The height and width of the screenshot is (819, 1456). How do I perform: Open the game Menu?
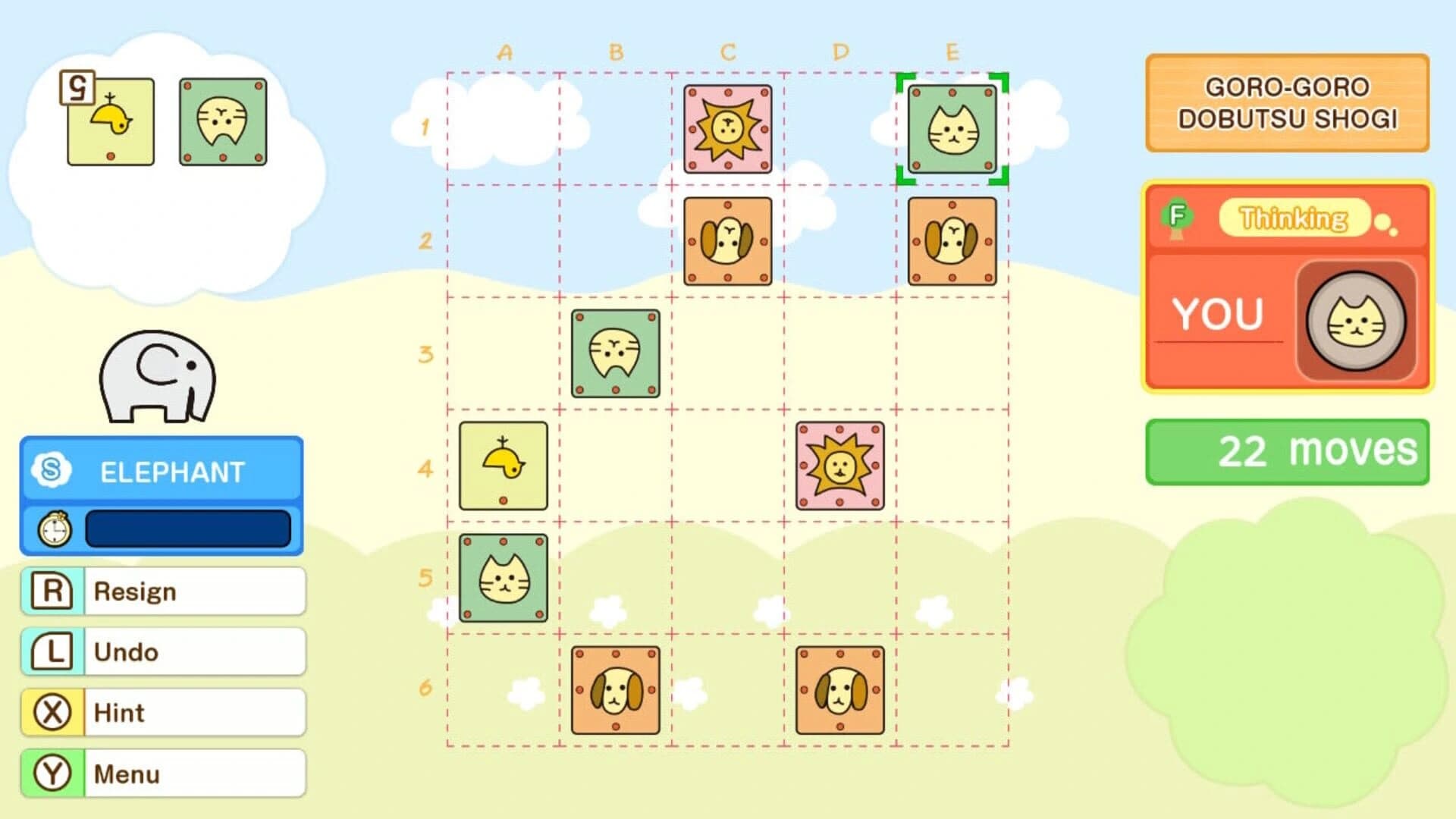click(x=163, y=772)
